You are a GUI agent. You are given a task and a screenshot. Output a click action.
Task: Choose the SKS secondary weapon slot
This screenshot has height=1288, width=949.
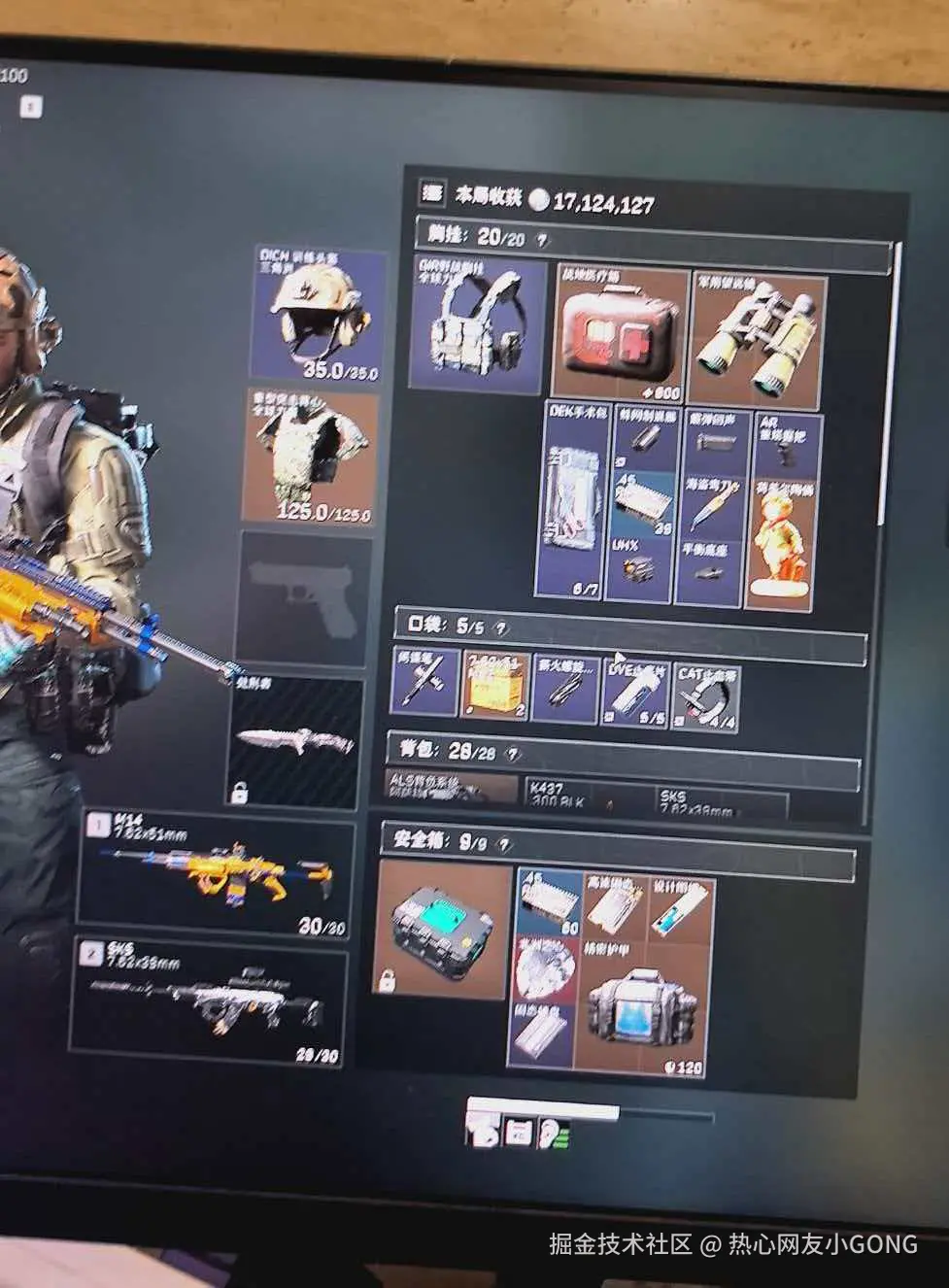pos(210,1001)
